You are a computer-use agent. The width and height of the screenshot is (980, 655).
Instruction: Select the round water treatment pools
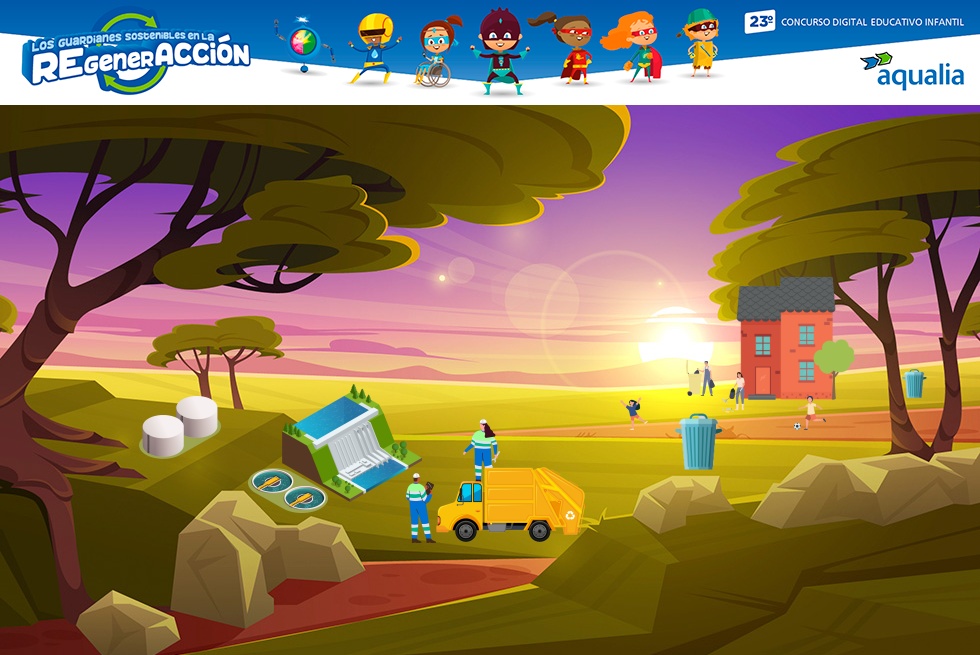click(285, 488)
